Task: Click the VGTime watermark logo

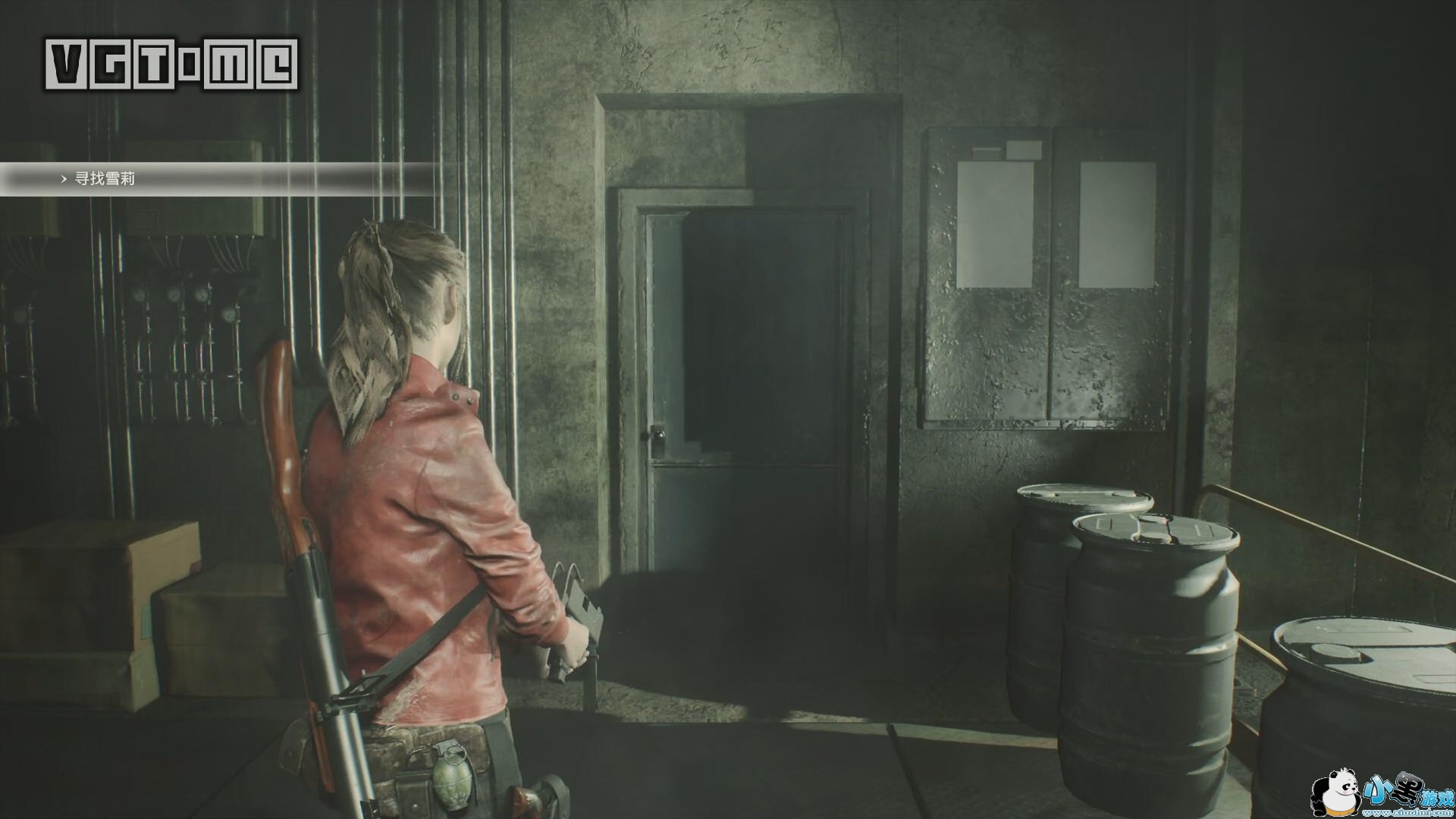Action: click(x=171, y=64)
